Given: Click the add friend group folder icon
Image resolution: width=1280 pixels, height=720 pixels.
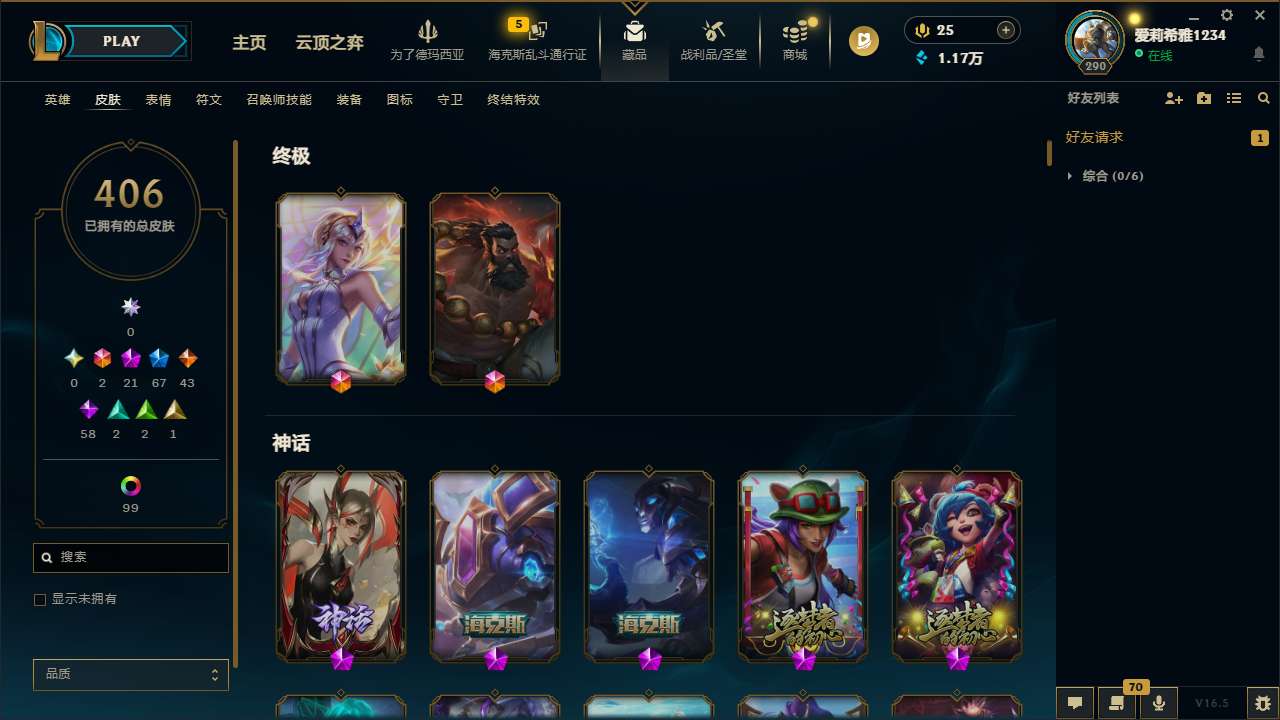Looking at the screenshot, I should [1203, 98].
